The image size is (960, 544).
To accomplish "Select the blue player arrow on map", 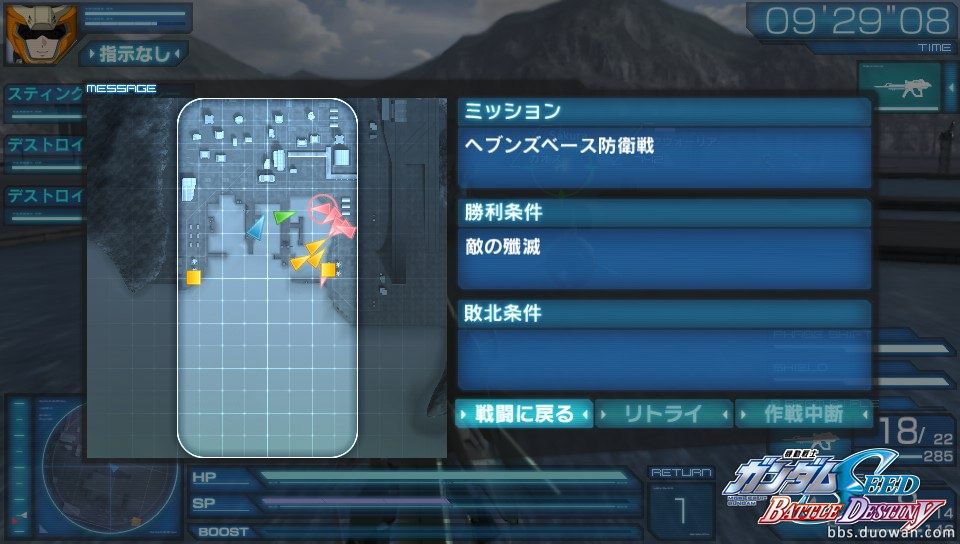I will (256, 228).
